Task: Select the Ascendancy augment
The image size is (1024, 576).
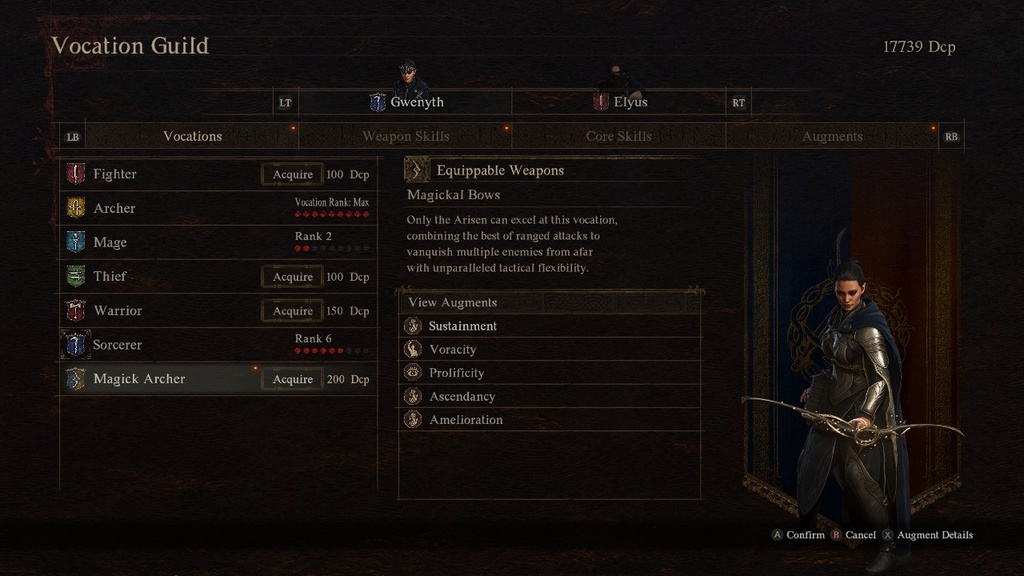Action: point(462,396)
